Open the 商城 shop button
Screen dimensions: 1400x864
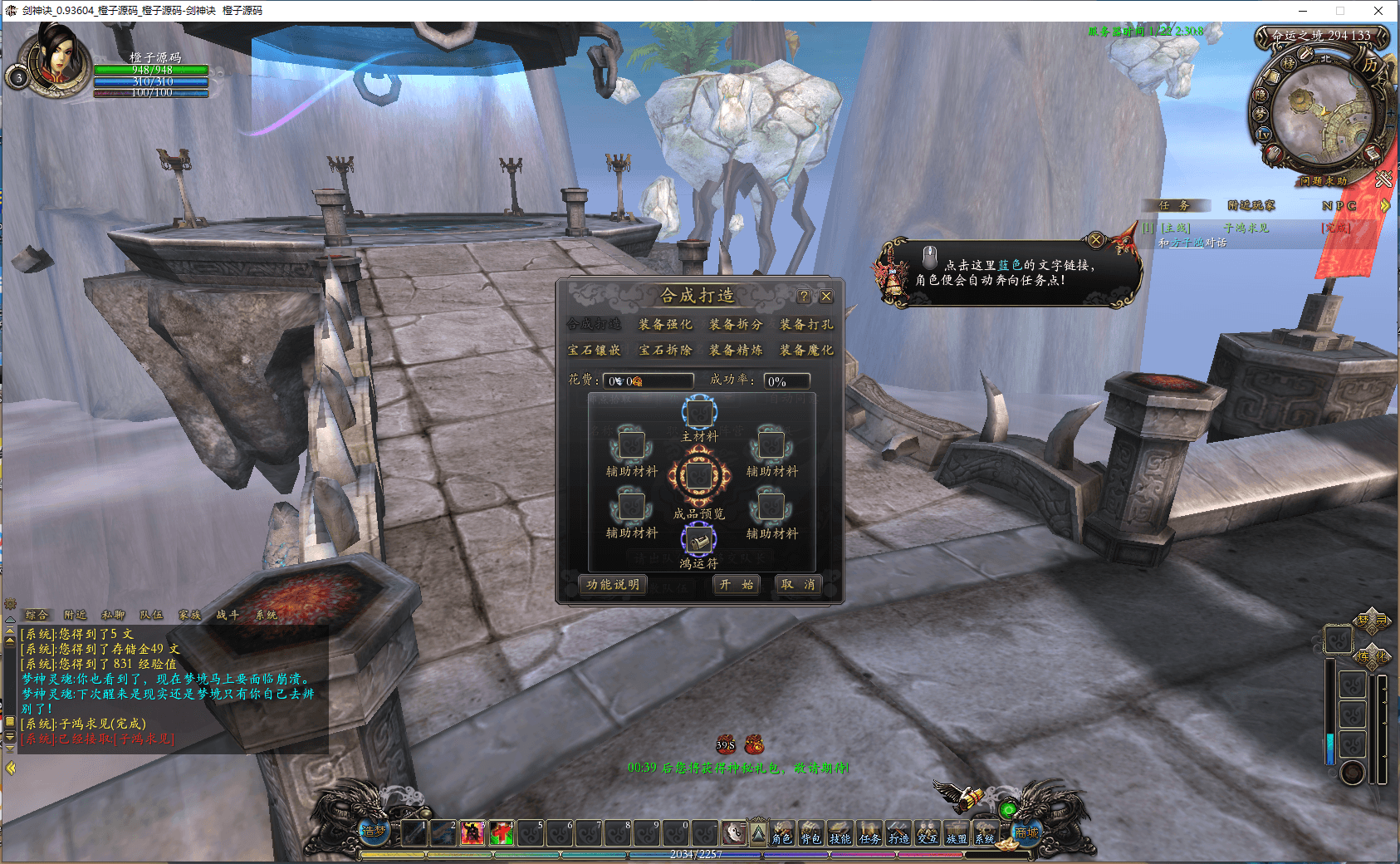[x=1026, y=832]
